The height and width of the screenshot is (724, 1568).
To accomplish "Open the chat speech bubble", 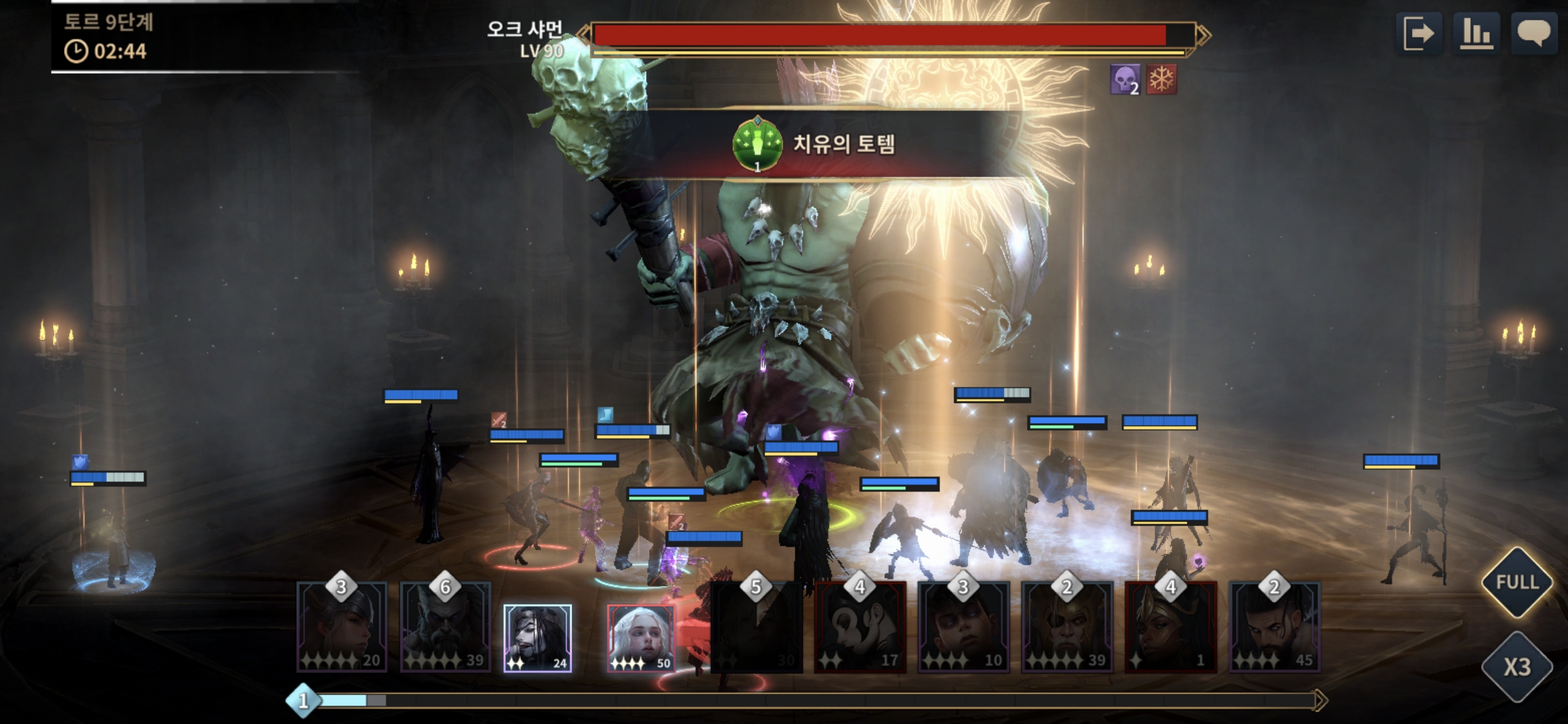I will (1533, 34).
